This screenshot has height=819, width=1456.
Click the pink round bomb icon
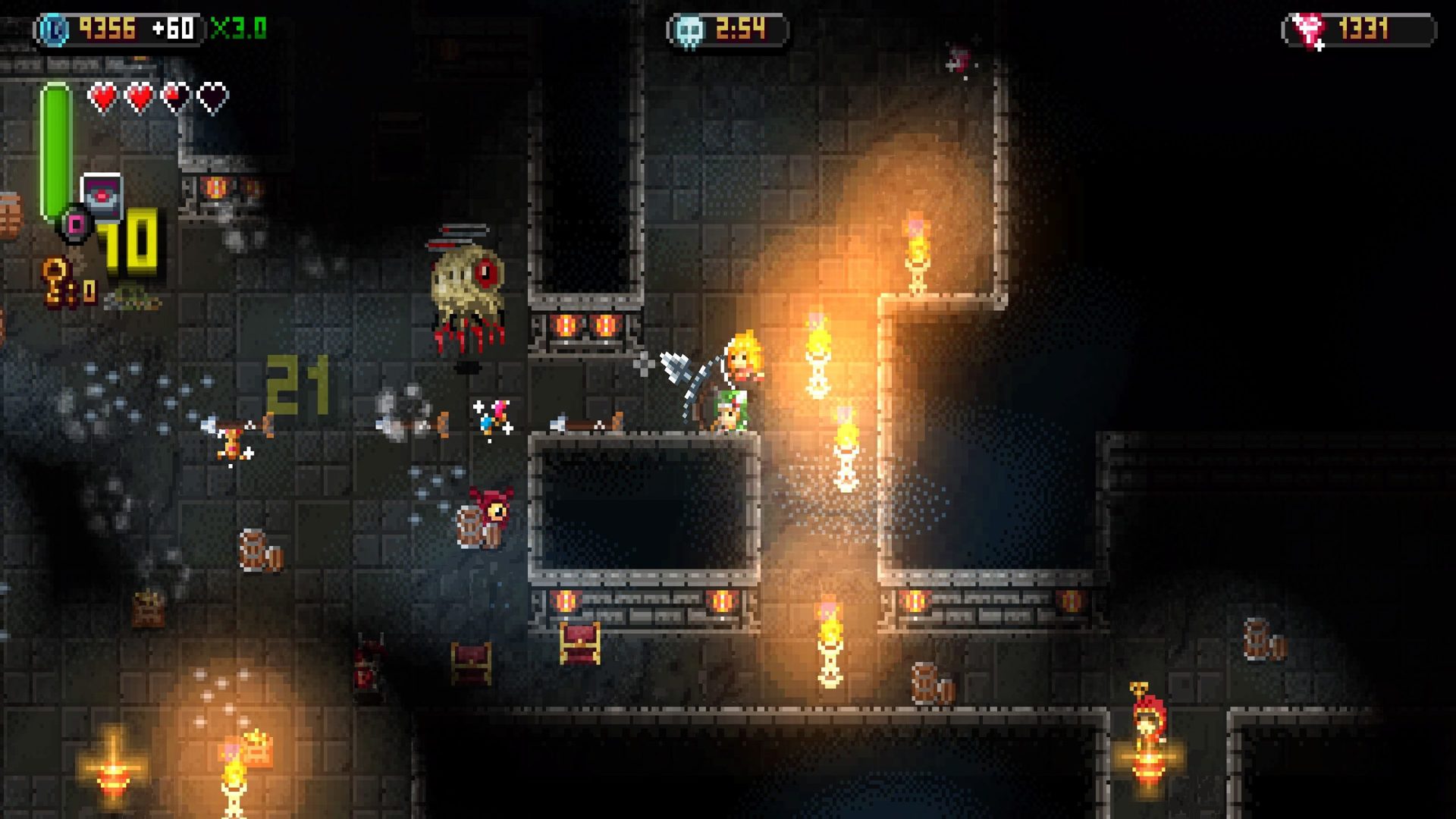(x=76, y=224)
